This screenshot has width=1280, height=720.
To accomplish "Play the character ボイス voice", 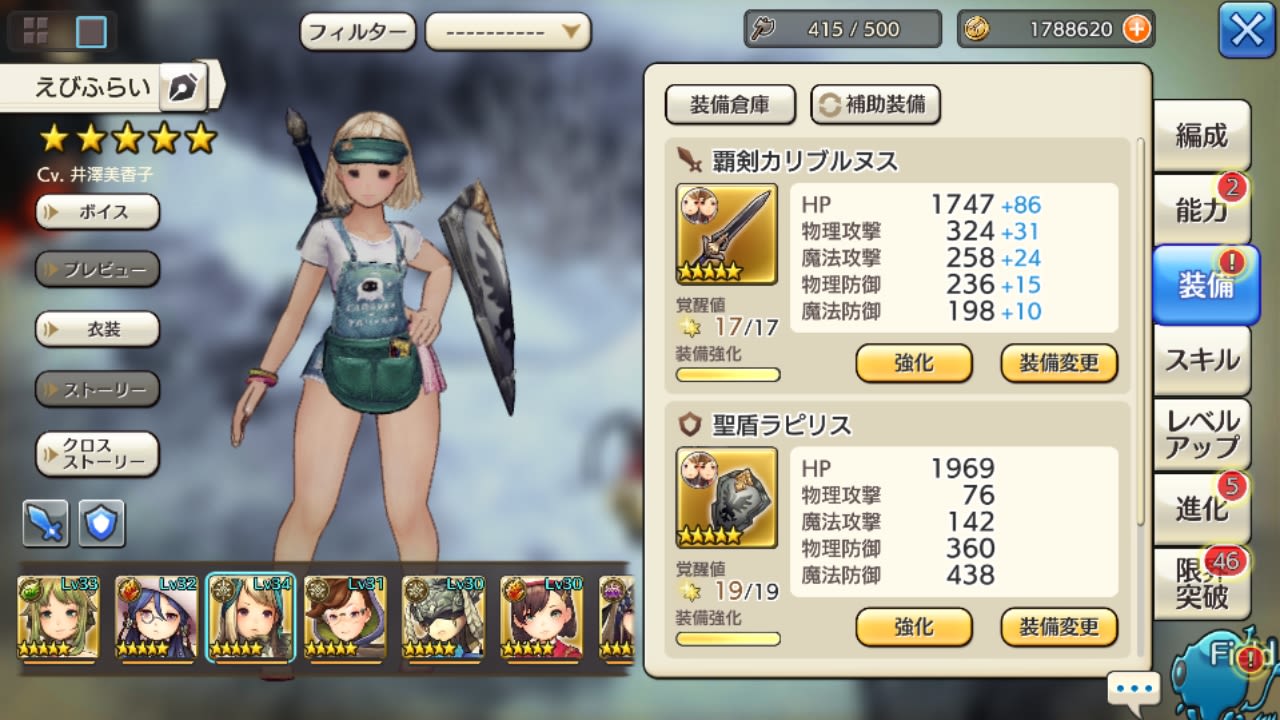I will point(98,212).
